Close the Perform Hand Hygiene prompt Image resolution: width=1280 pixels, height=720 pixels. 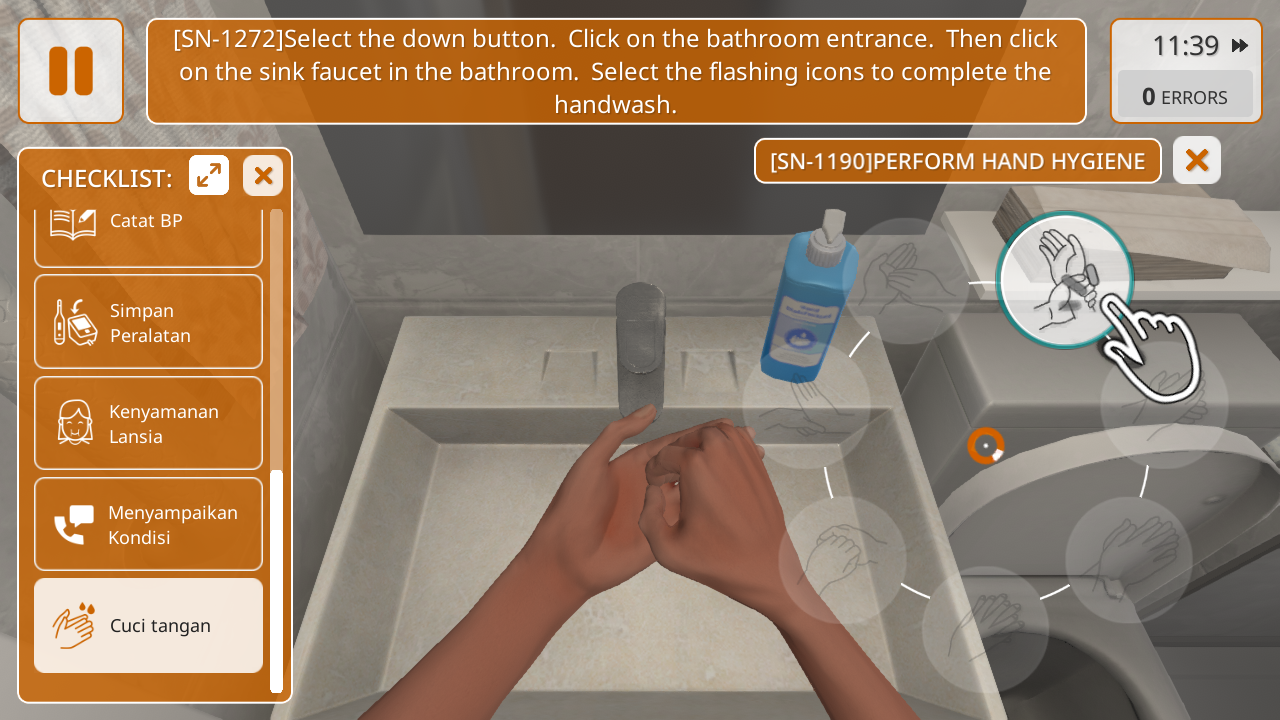pos(1196,160)
